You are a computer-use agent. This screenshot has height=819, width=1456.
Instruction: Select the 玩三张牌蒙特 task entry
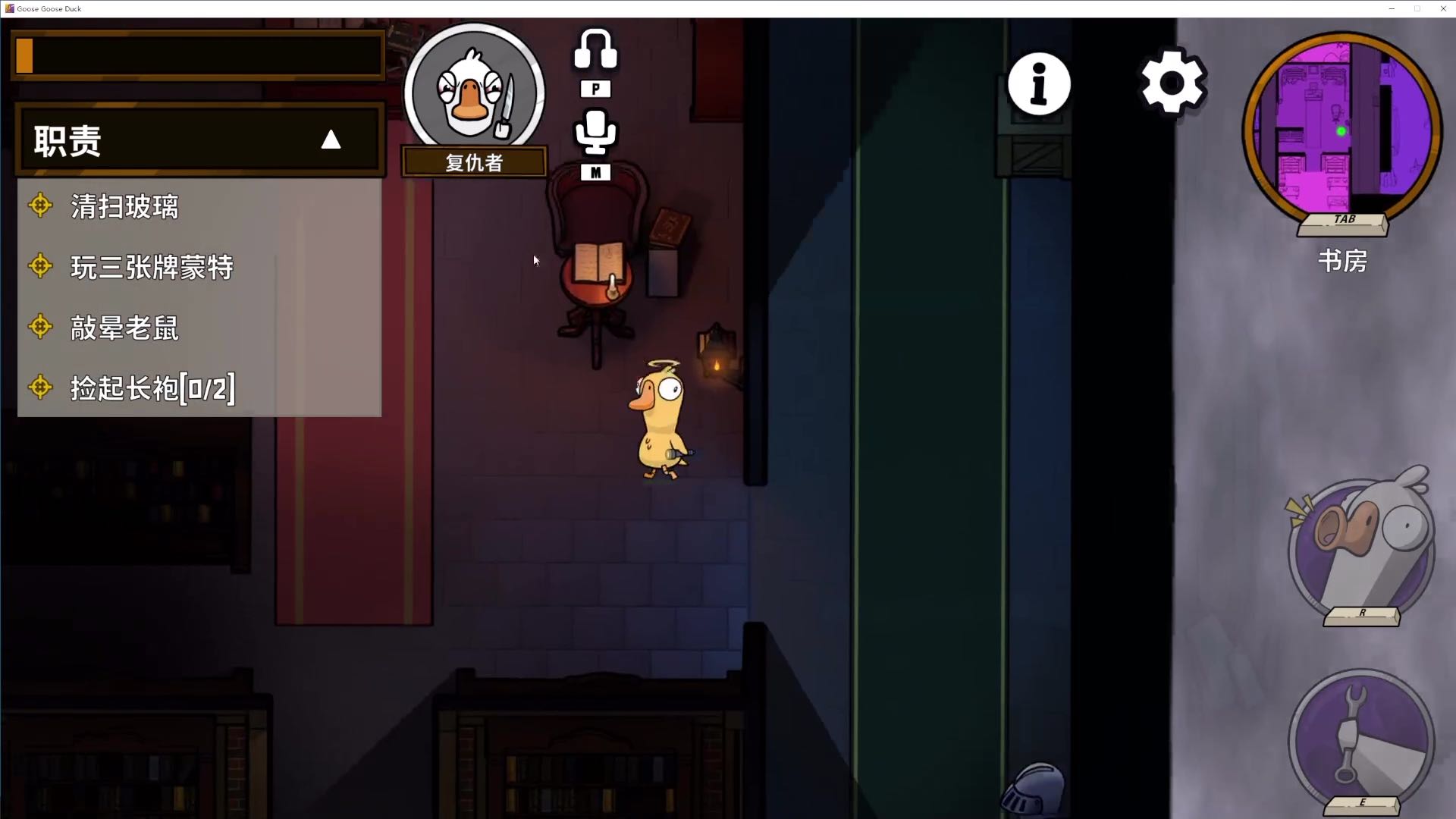152,267
